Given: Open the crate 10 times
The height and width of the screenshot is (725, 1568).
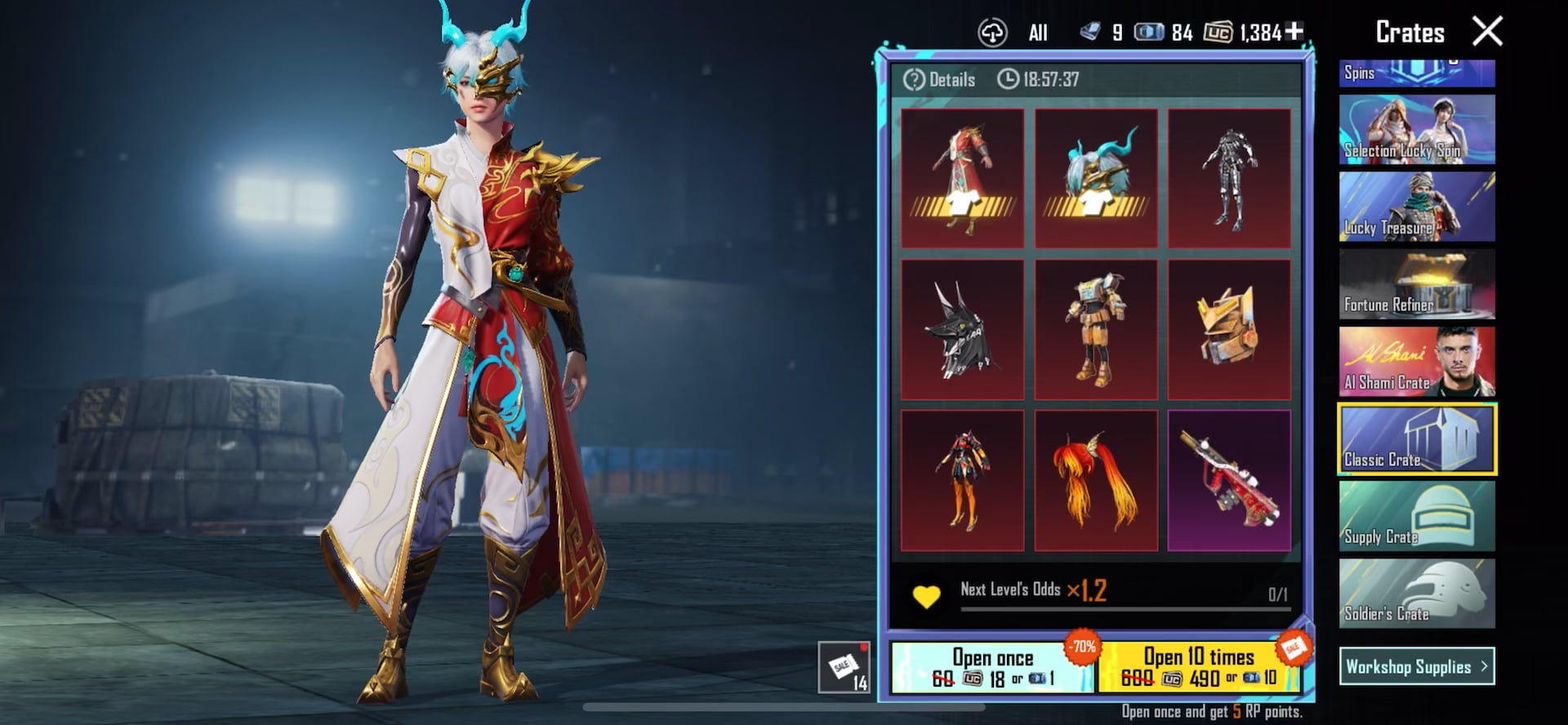Looking at the screenshot, I should (1198, 668).
